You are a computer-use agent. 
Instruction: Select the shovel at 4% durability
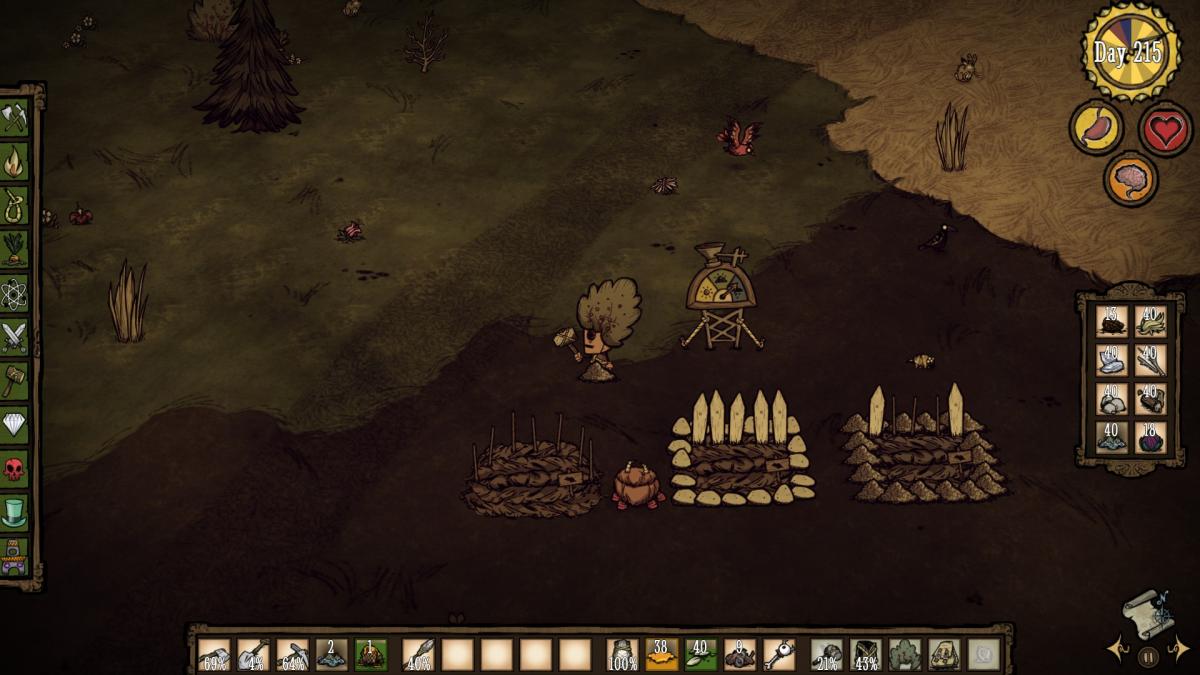(x=253, y=654)
